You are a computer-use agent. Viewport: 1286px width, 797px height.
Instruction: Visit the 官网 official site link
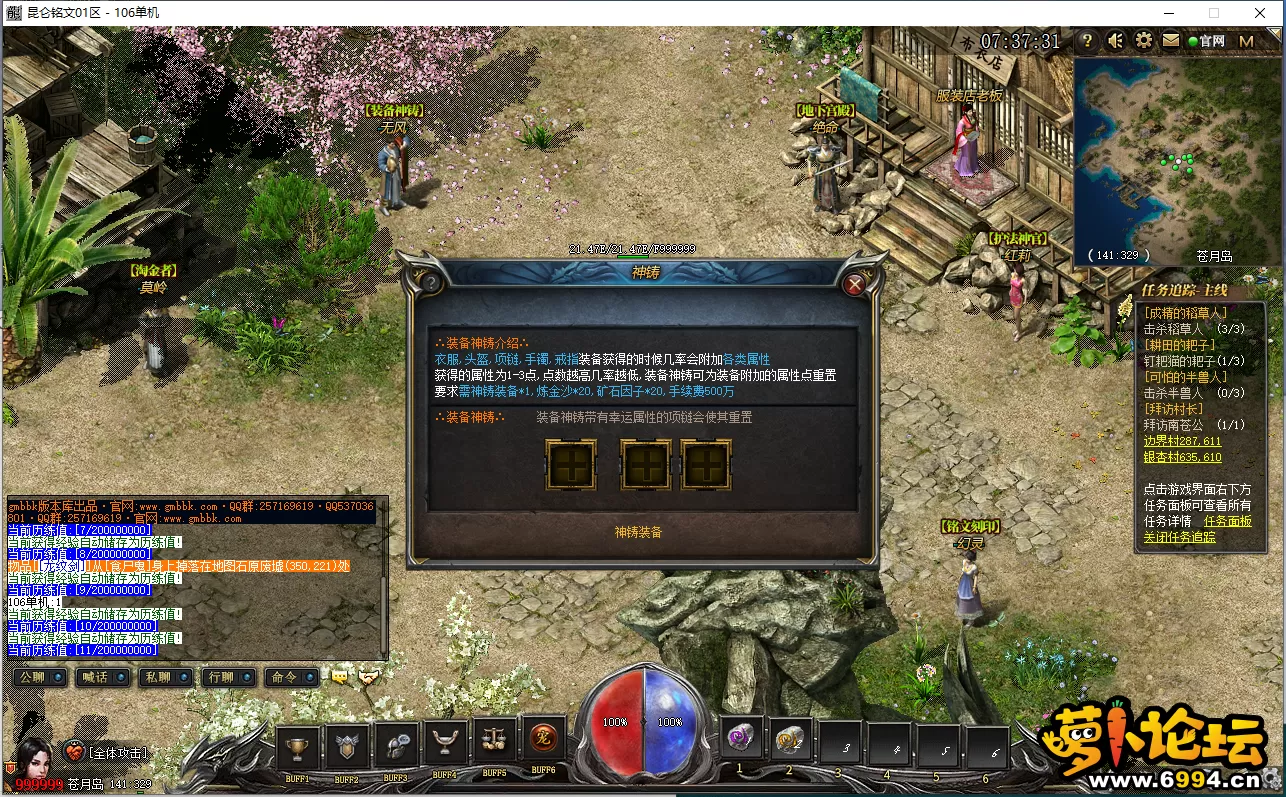pyautogui.click(x=1206, y=41)
